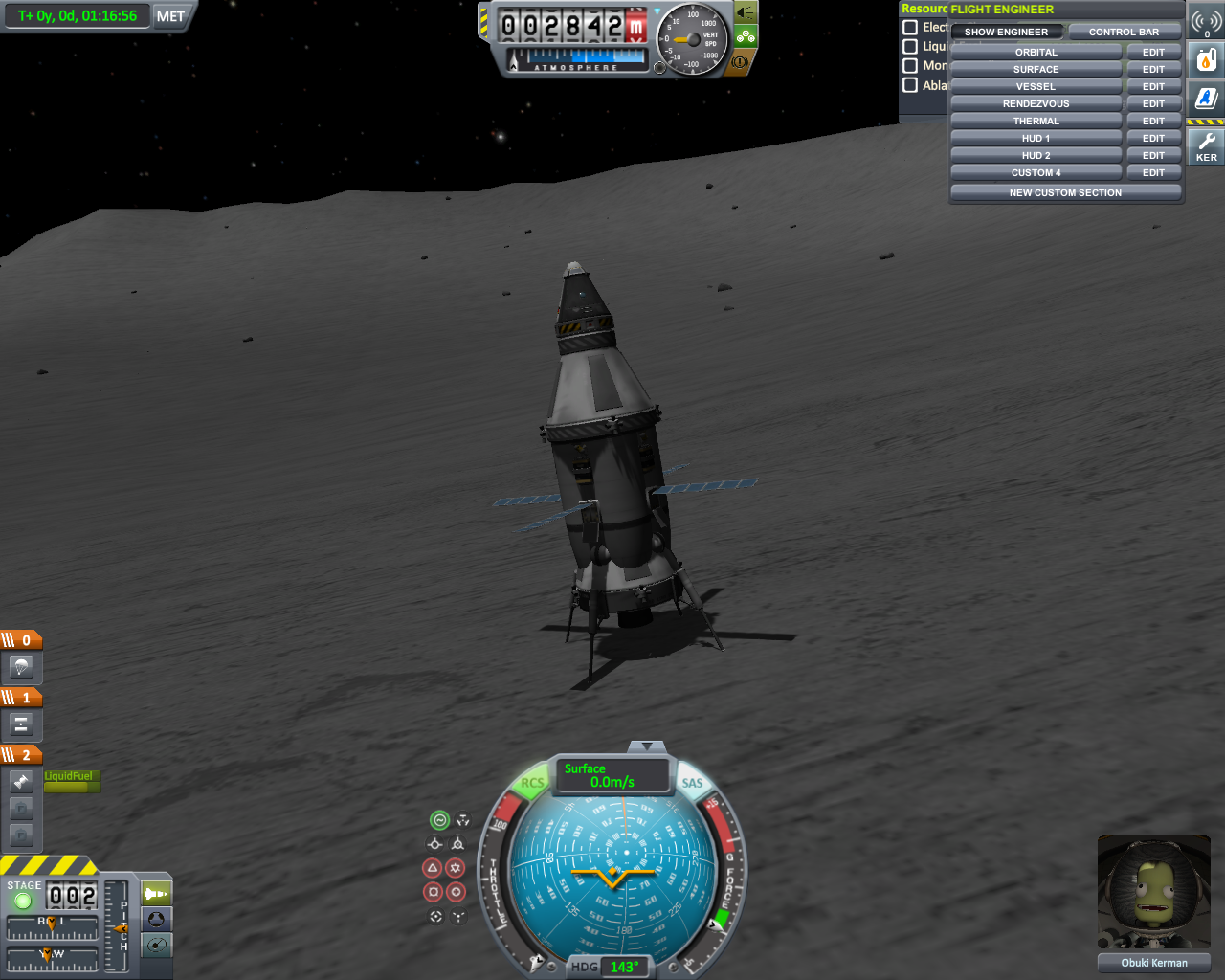The width and height of the screenshot is (1225, 980).
Task: Click the MET time mode label
Action: pyautogui.click(x=170, y=16)
